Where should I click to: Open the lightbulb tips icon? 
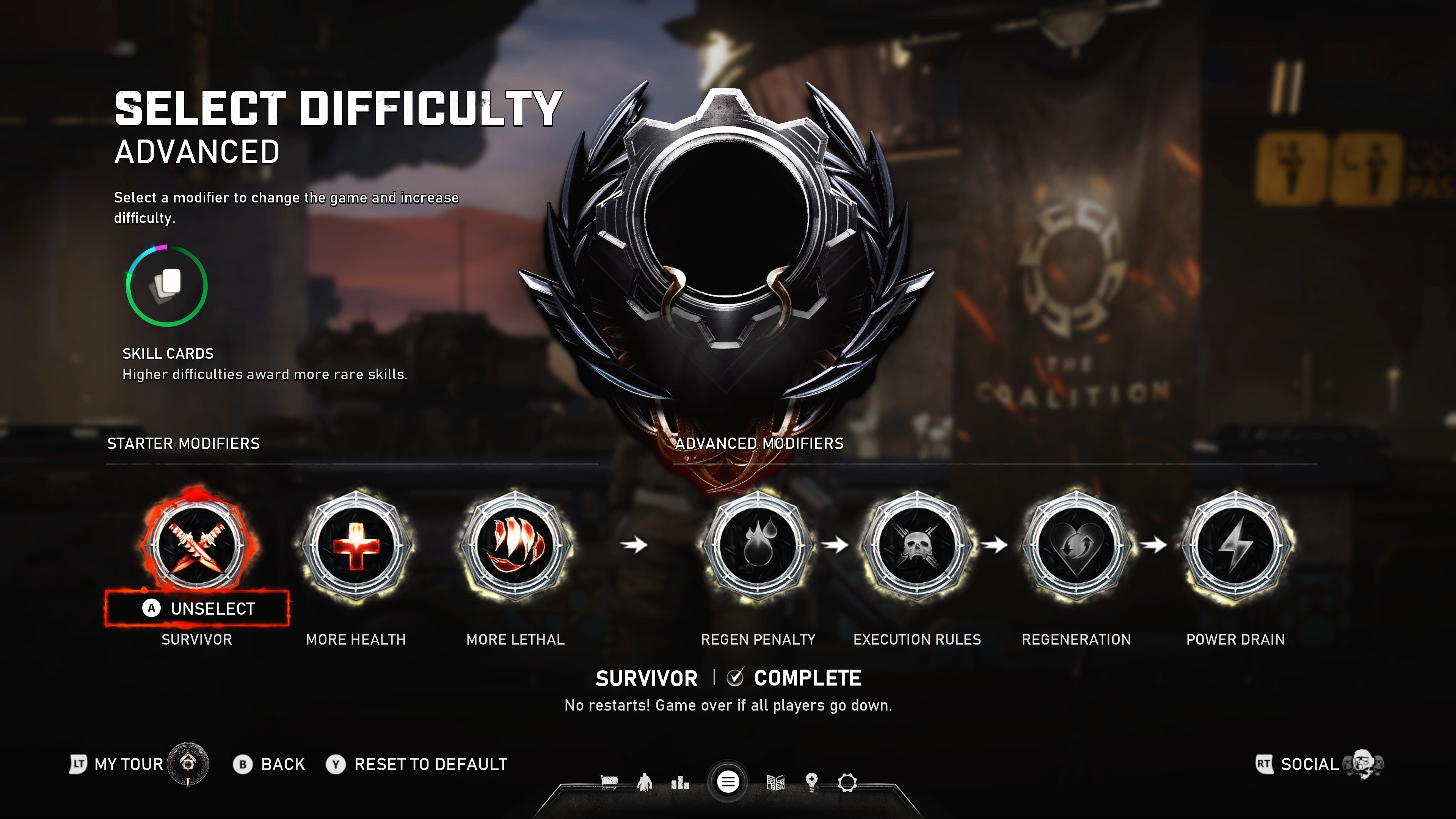coord(812,782)
